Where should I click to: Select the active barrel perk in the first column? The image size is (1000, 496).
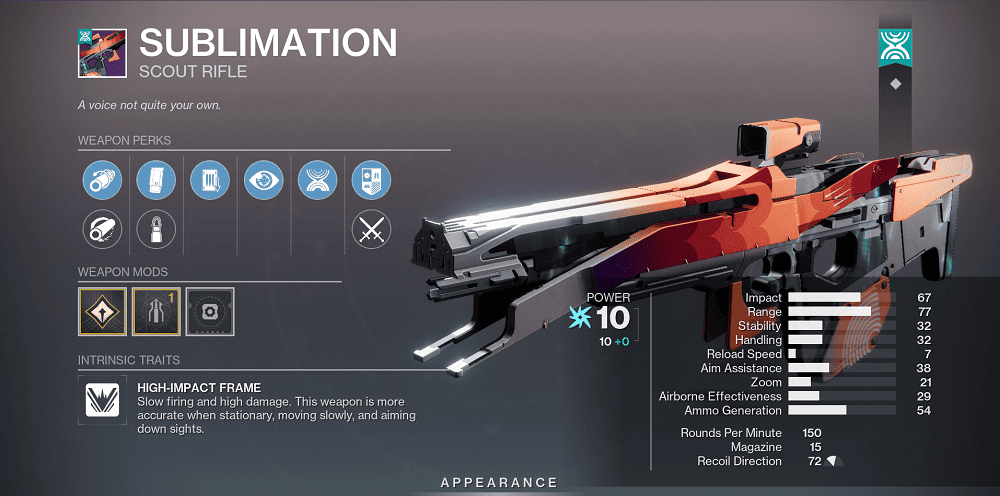click(x=101, y=181)
